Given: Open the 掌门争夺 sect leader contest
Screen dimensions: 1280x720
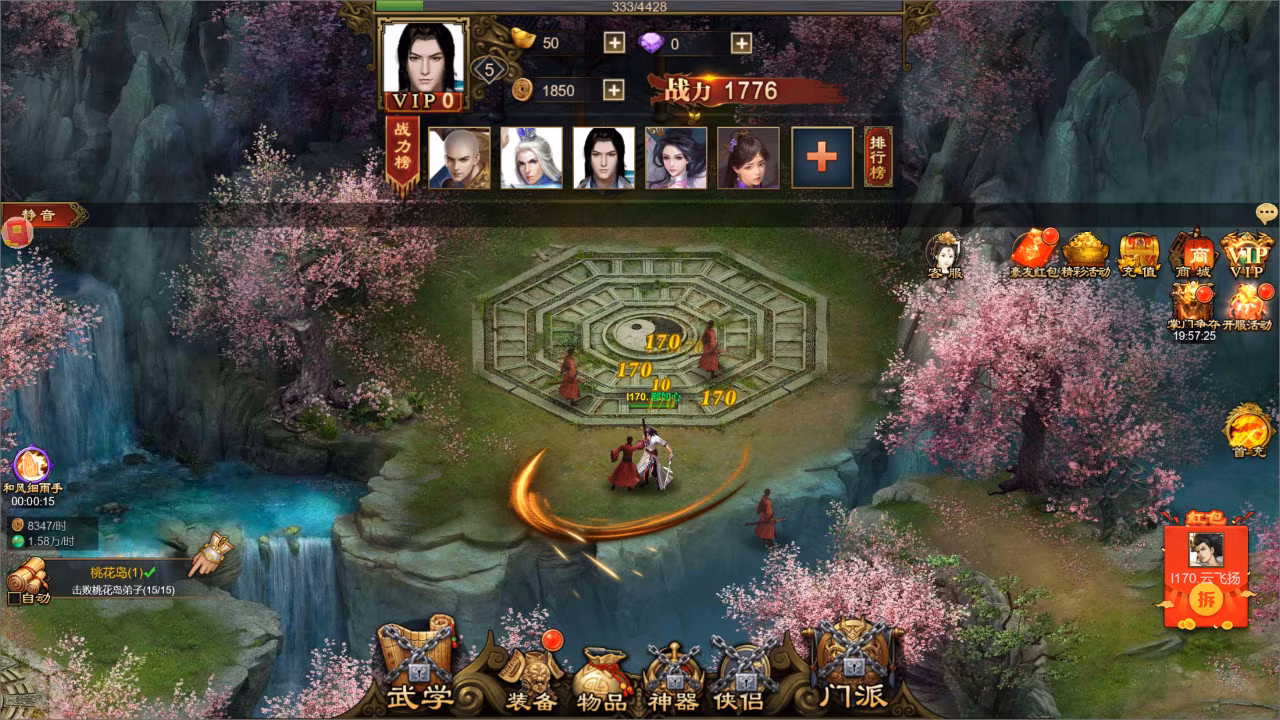Looking at the screenshot, I should coord(1192,306).
